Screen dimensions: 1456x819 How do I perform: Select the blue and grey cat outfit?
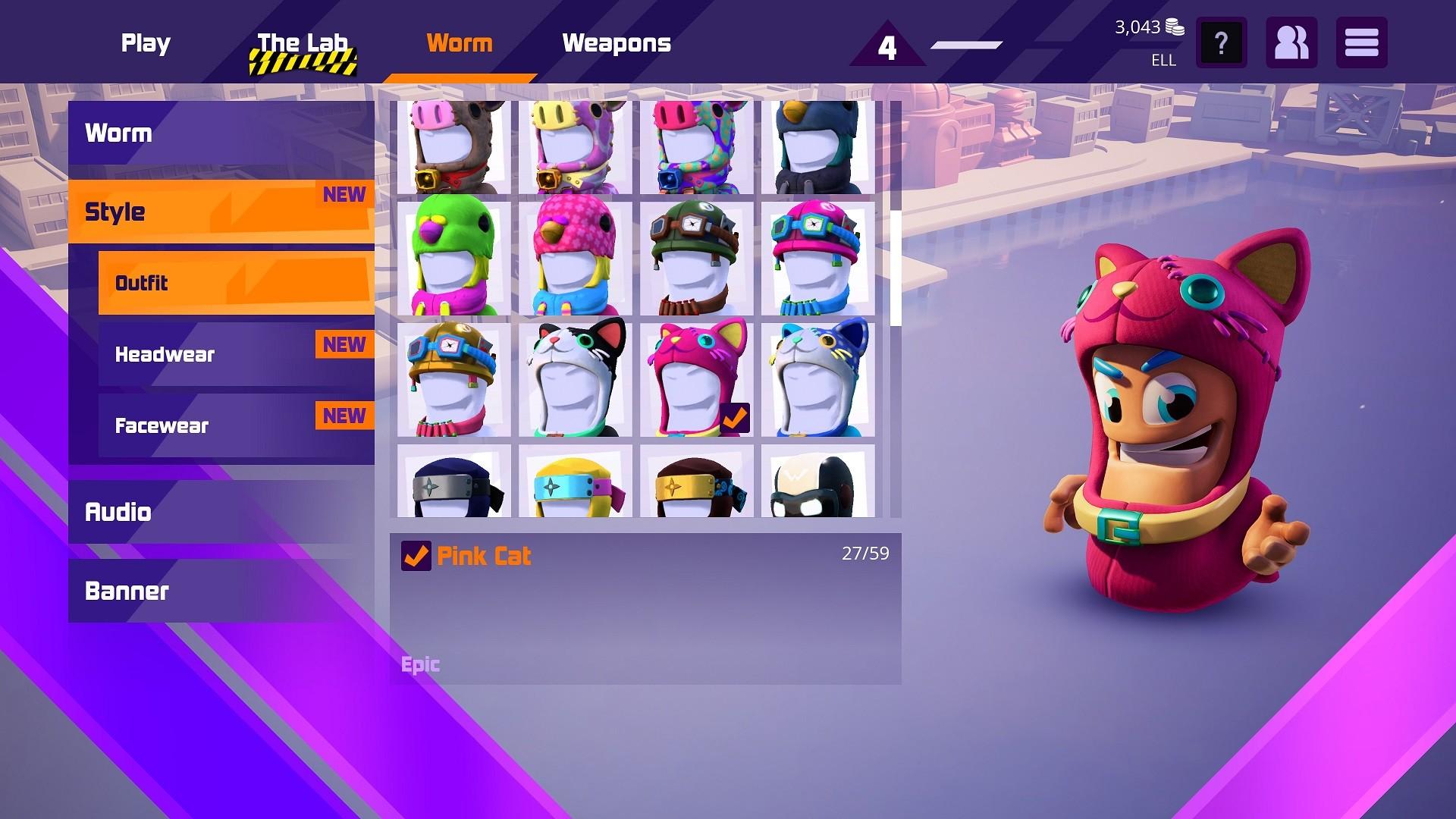point(817,380)
